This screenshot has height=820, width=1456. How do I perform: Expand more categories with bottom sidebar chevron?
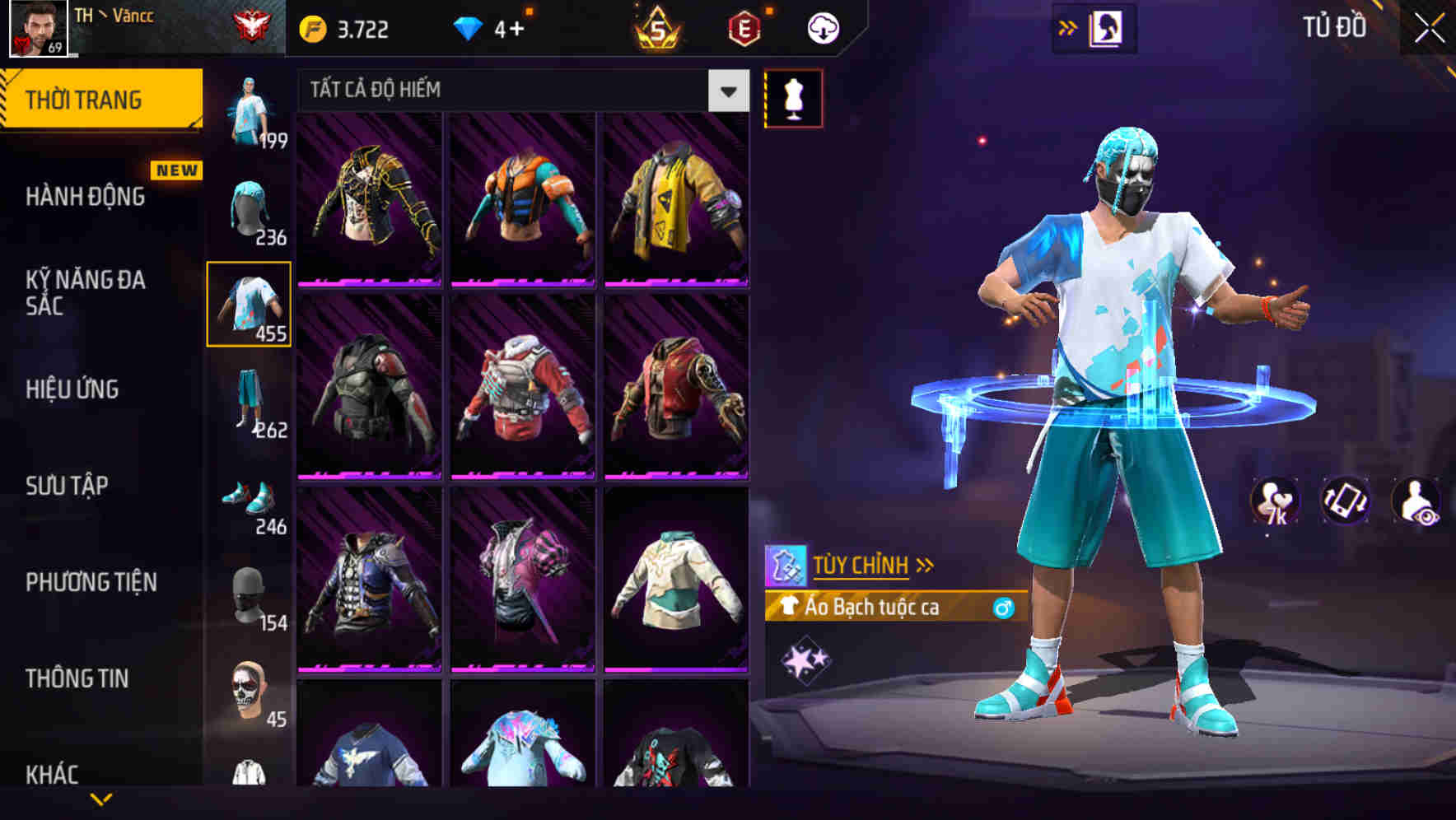pos(101,799)
